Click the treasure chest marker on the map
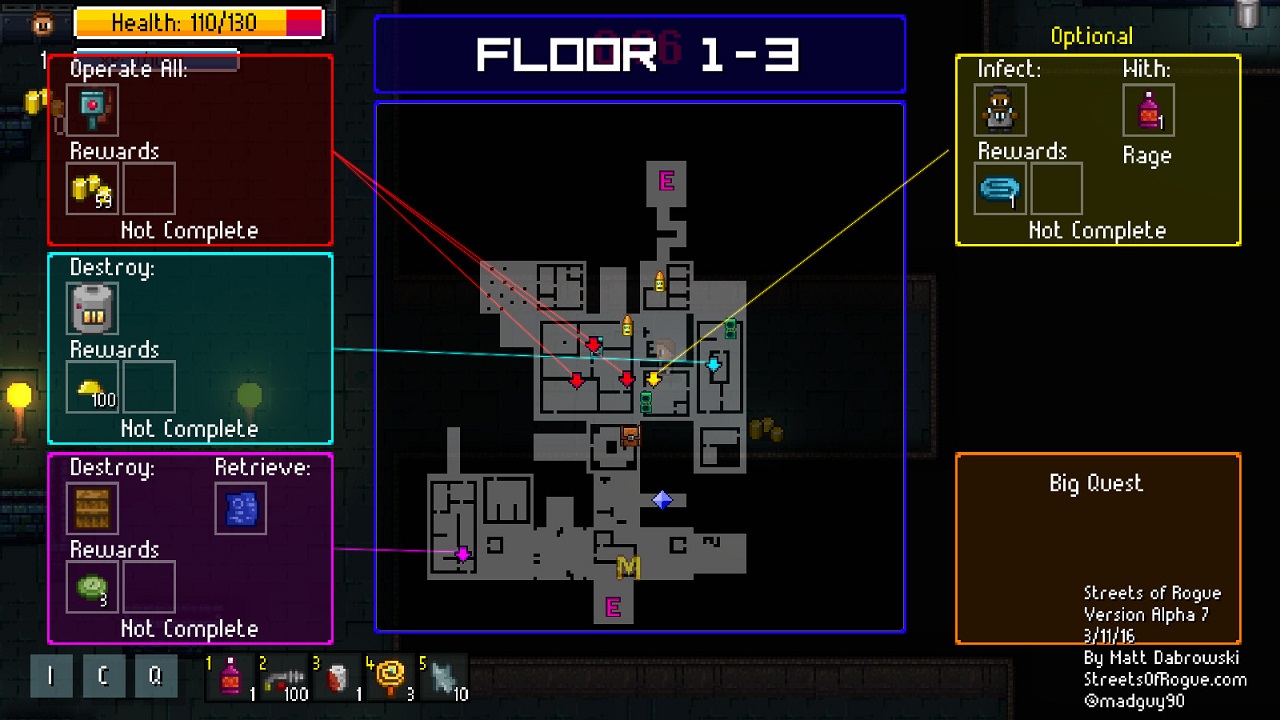This screenshot has width=1280, height=720. 630,435
